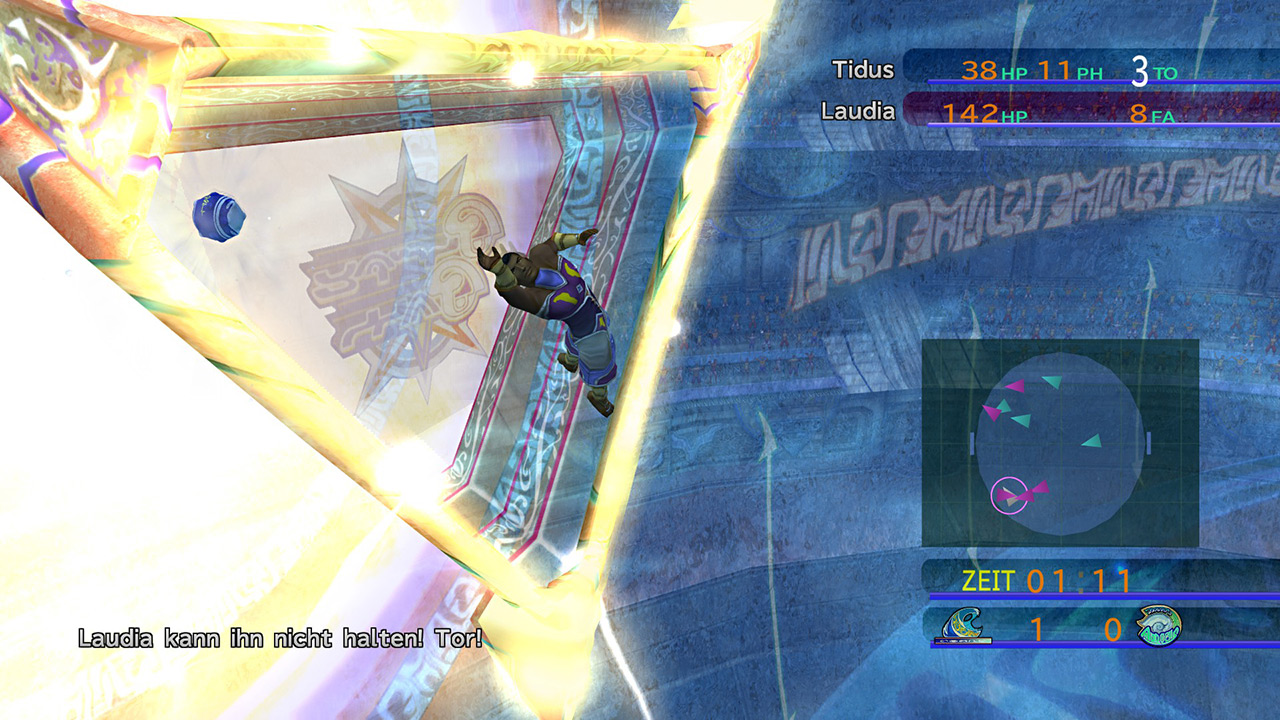
Task: Select the right team's green round emblem
Action: click(1158, 627)
